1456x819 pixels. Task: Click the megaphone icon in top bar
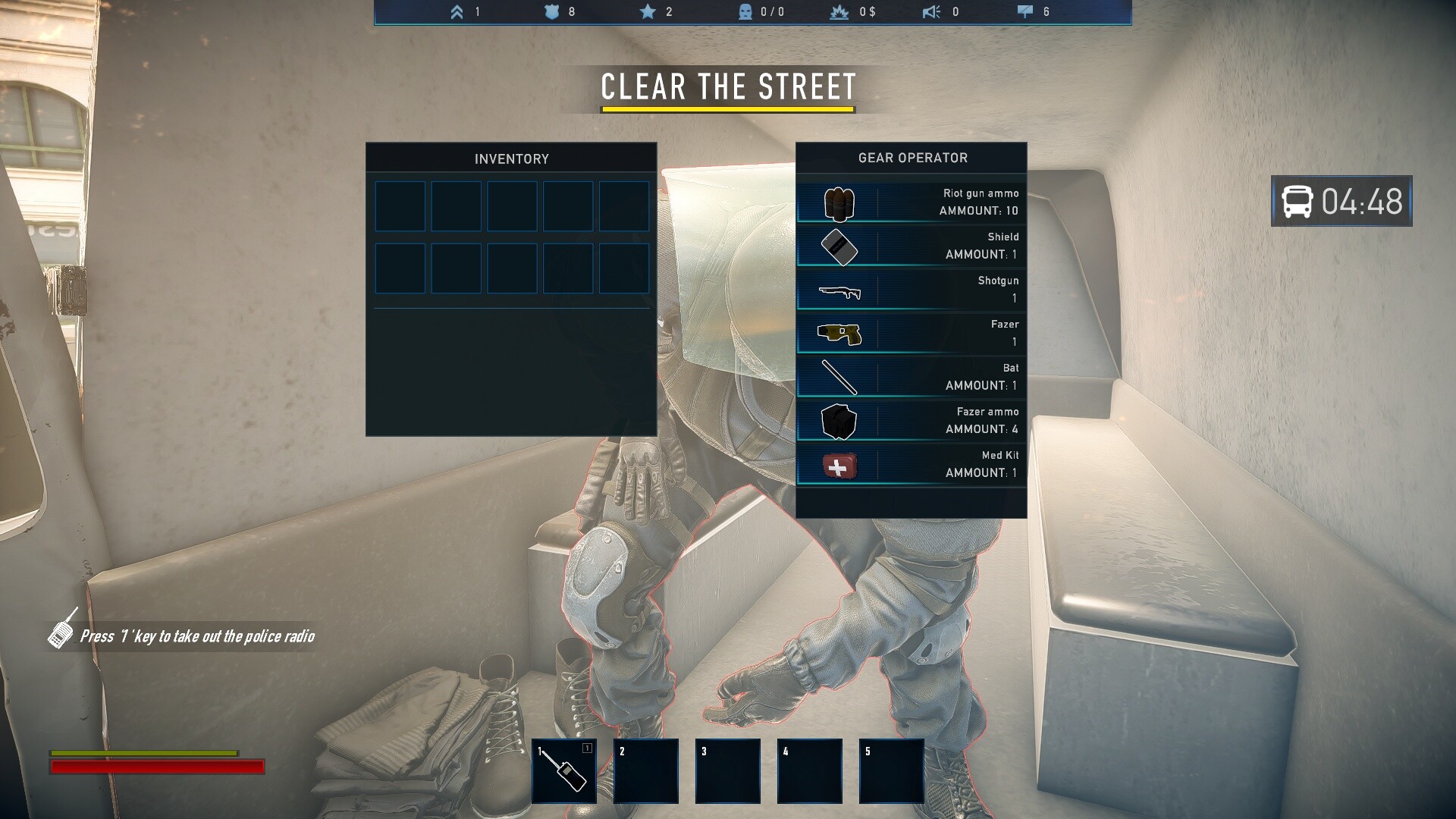point(931,12)
